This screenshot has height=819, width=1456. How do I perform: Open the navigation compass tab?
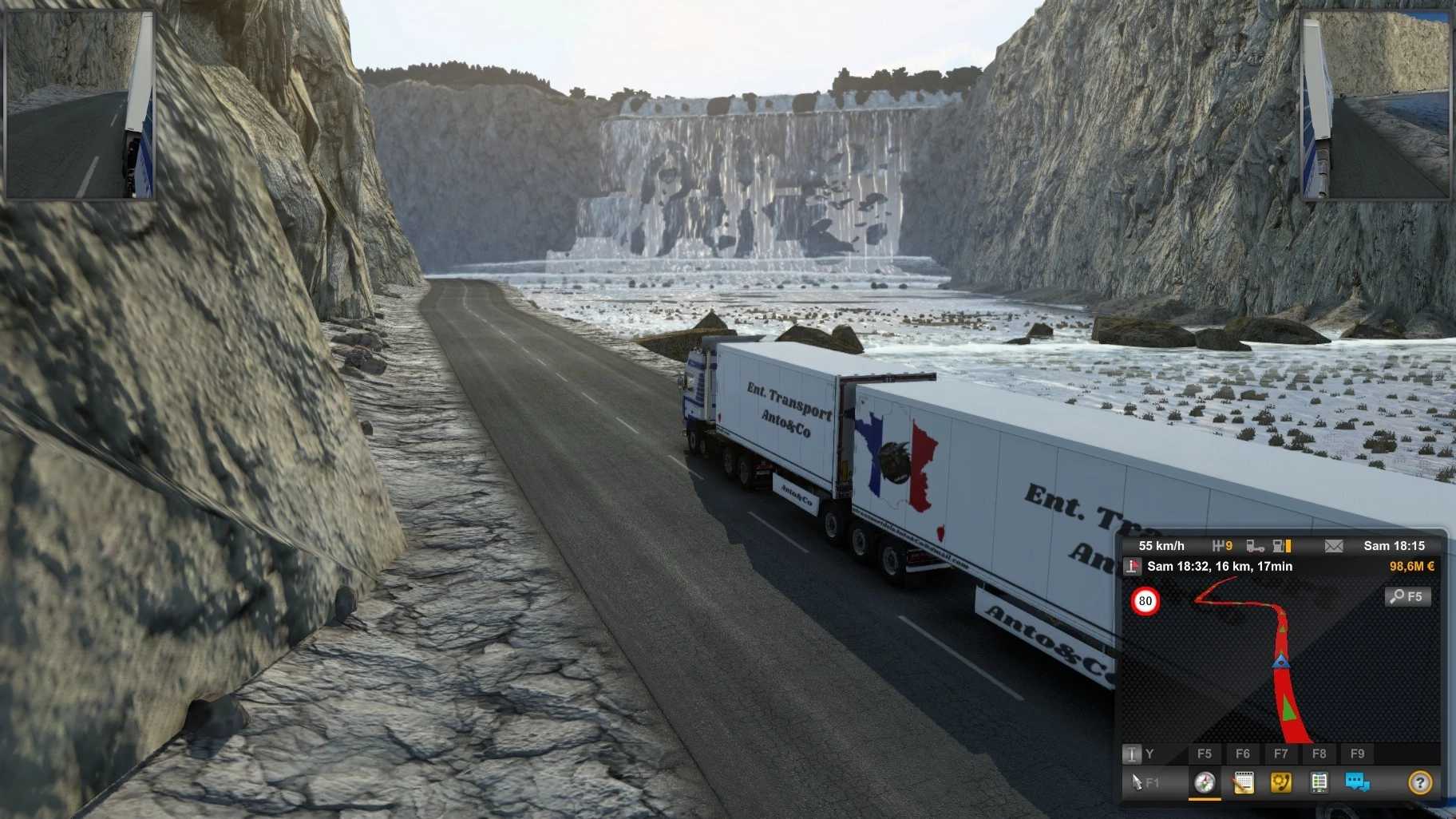click(x=1205, y=782)
